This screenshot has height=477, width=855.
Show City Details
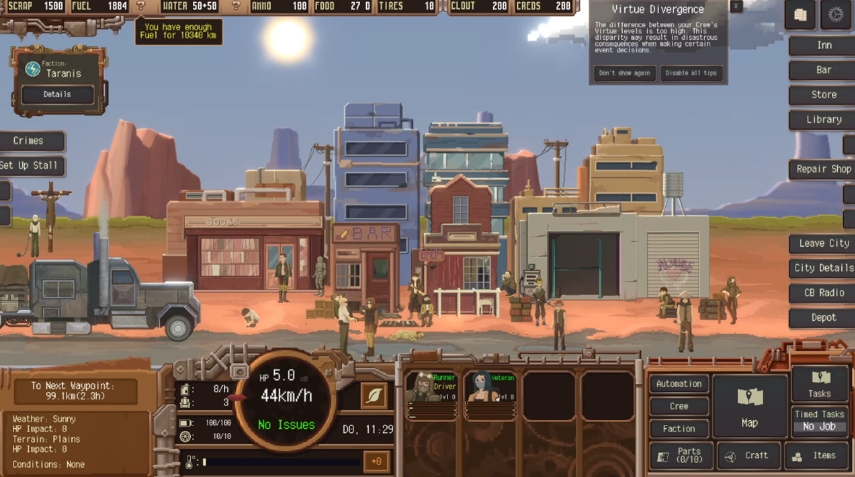tap(823, 269)
